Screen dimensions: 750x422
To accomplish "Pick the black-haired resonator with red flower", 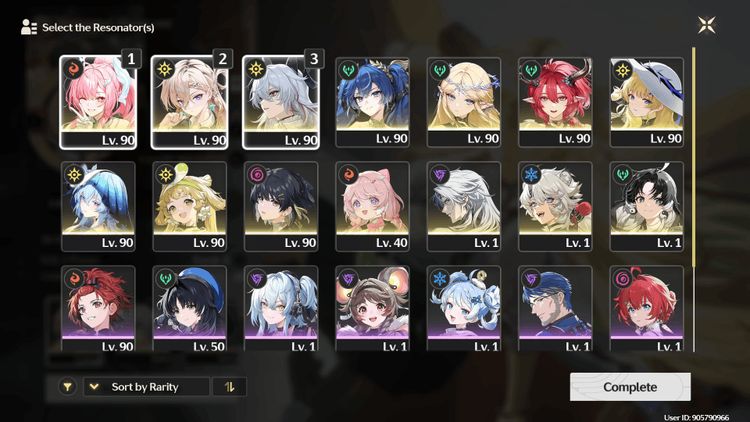I will pos(648,205).
